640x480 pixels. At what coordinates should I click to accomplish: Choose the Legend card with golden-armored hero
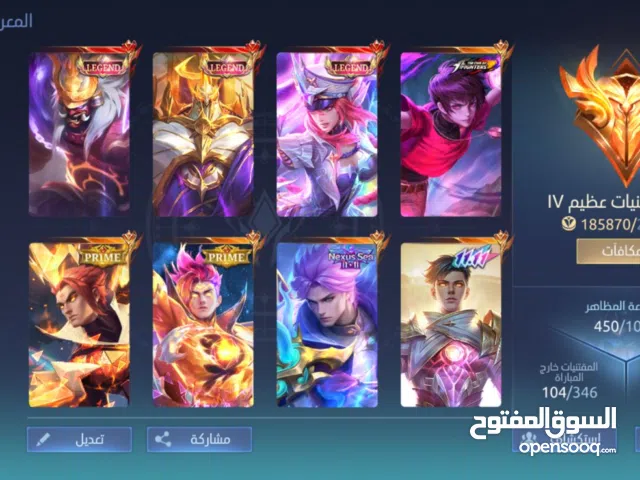tap(203, 133)
